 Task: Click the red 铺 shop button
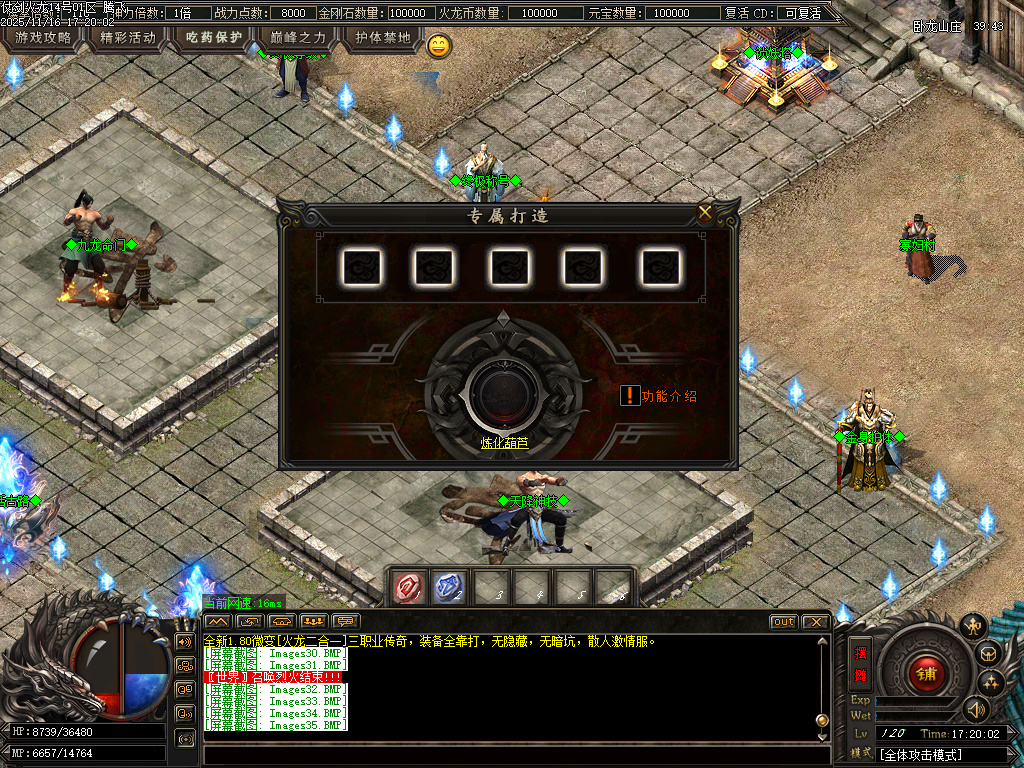[927, 673]
